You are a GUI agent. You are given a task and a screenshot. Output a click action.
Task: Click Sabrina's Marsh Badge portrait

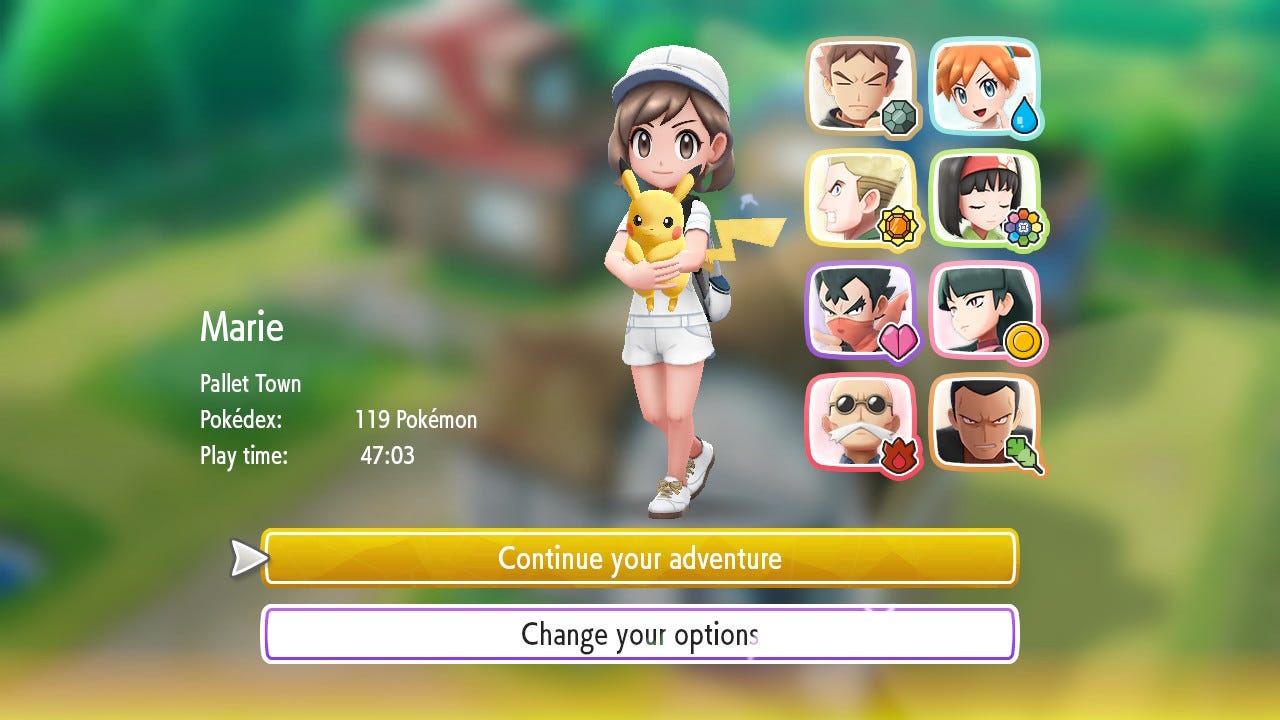pos(984,310)
